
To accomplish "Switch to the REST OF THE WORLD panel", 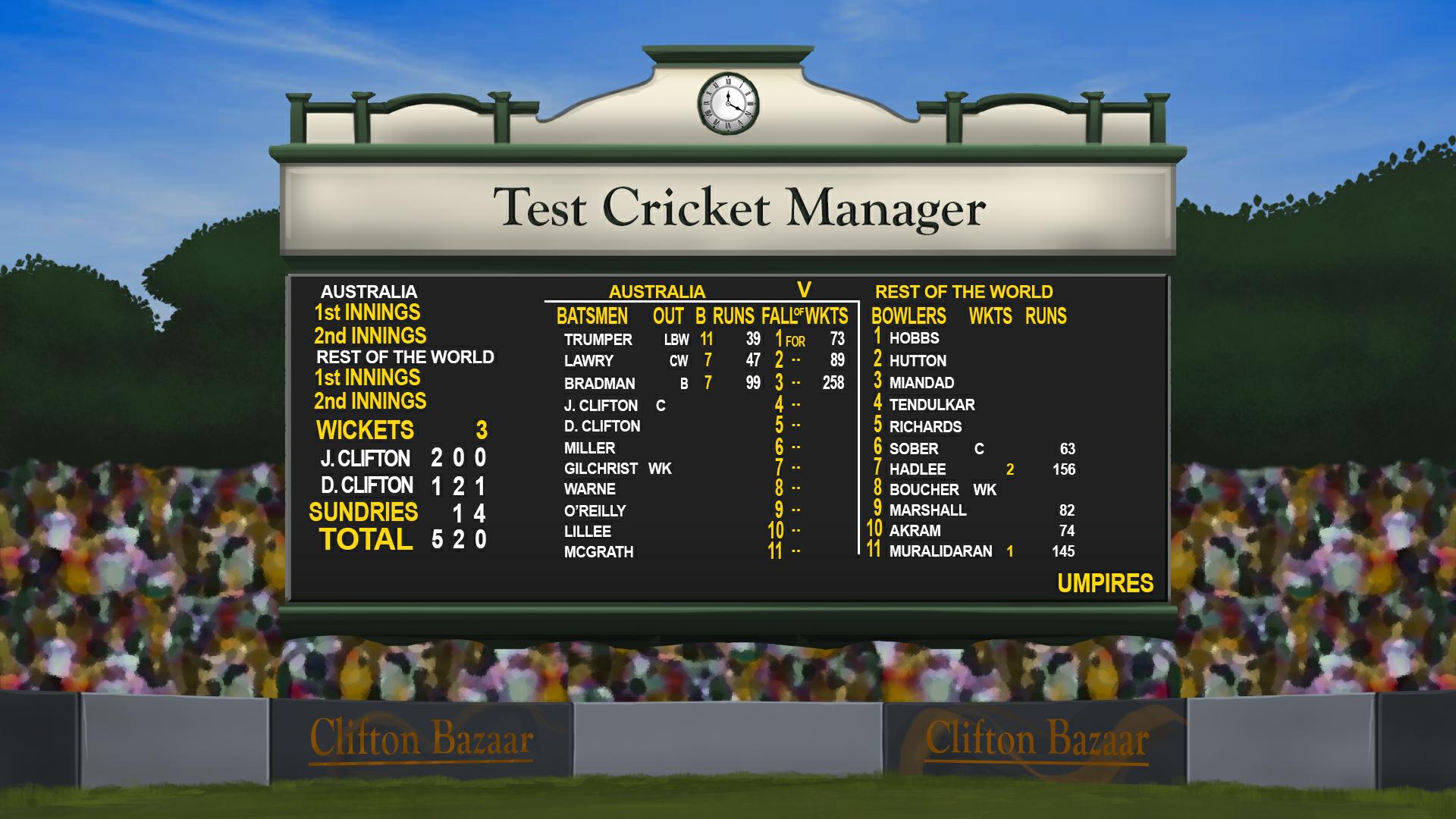I will 964,290.
